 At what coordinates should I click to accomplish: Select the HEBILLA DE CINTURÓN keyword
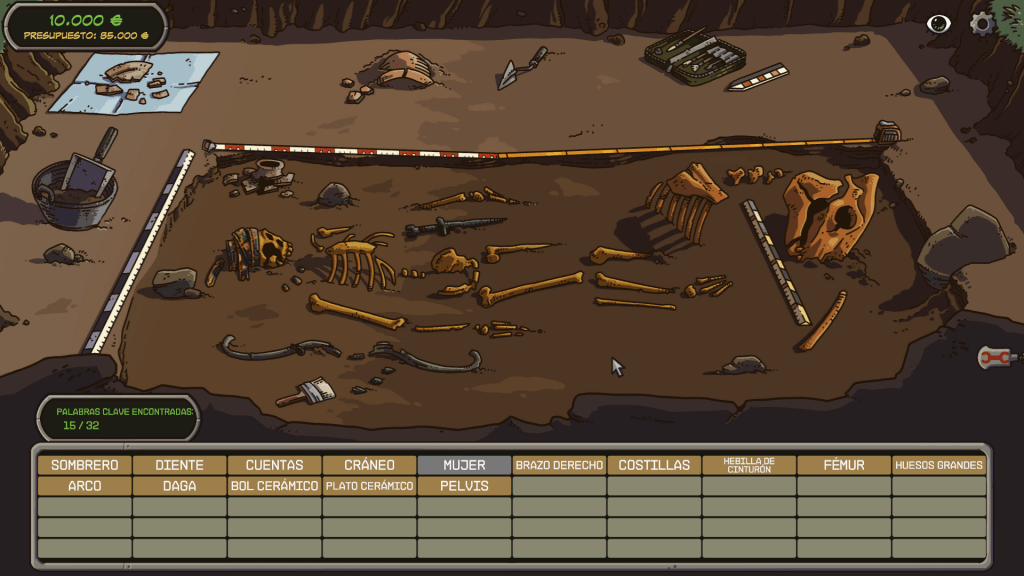[749, 465]
